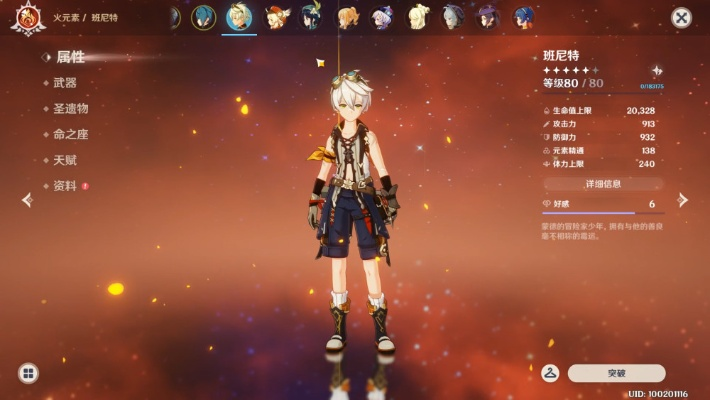Click the sparkle star icon beside the level
This screenshot has height=400, width=710.
pyautogui.click(x=657, y=70)
